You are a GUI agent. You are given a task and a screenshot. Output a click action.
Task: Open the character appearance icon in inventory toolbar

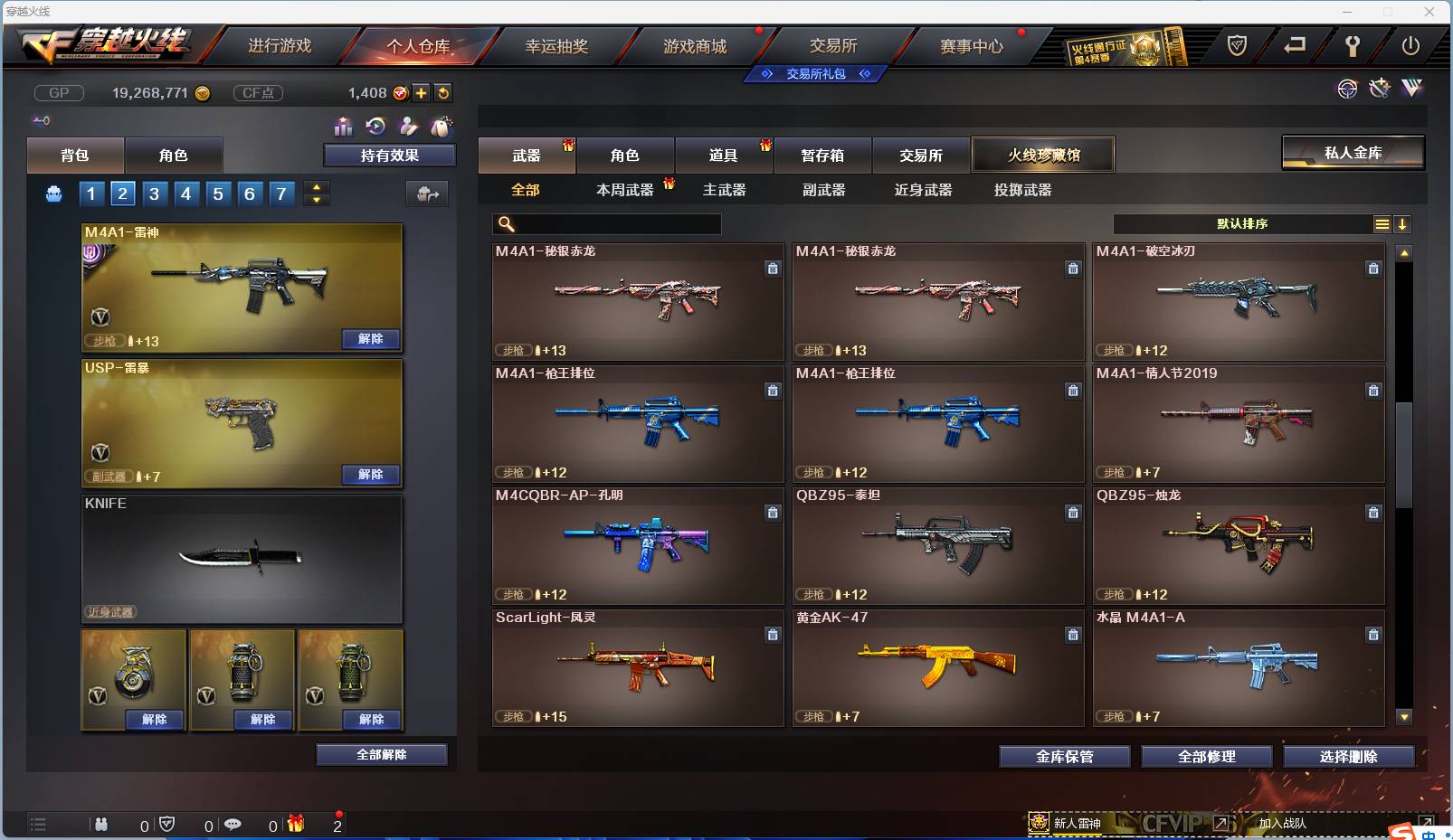tap(408, 127)
